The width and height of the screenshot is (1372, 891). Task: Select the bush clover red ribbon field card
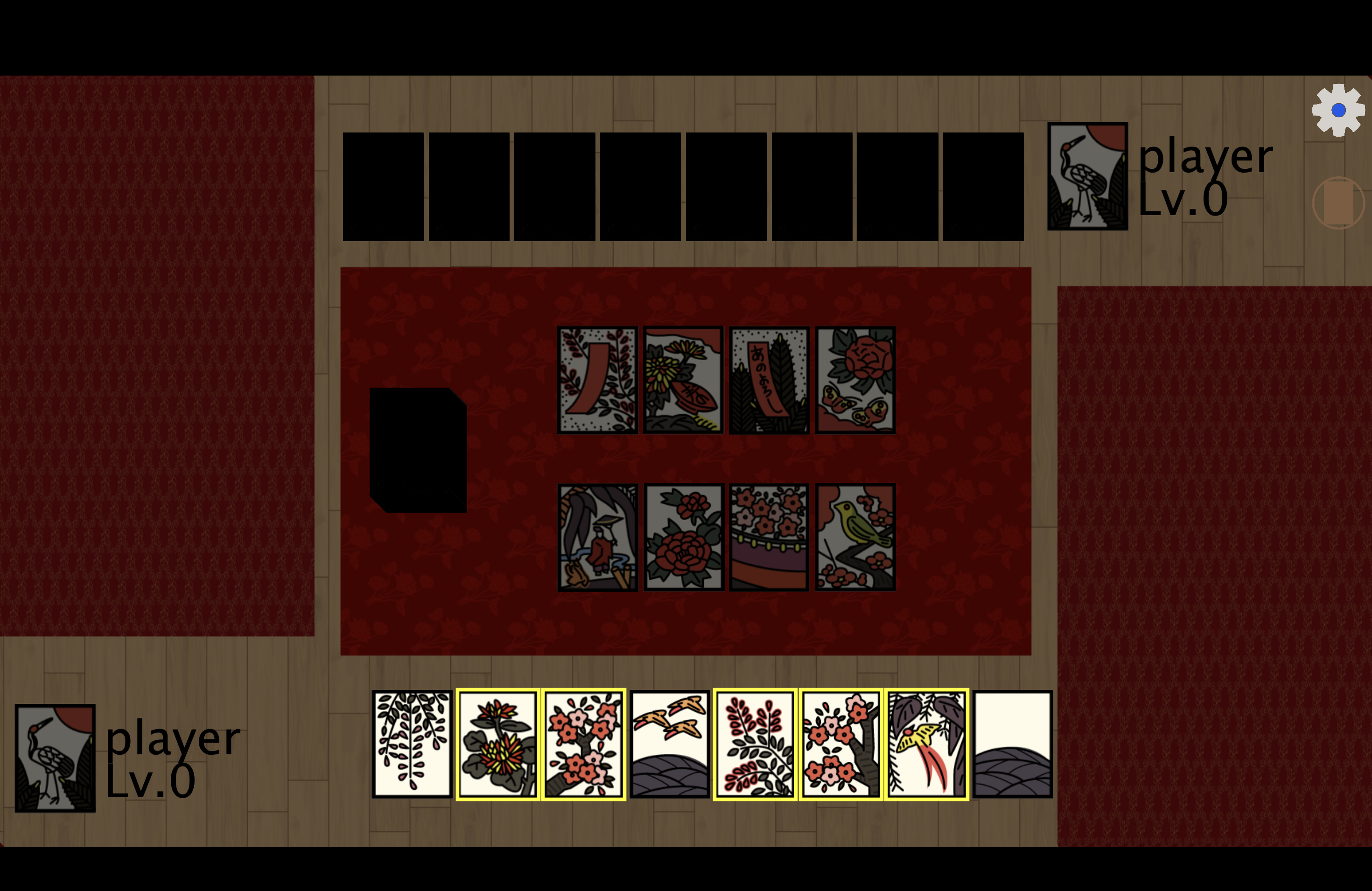(x=598, y=380)
